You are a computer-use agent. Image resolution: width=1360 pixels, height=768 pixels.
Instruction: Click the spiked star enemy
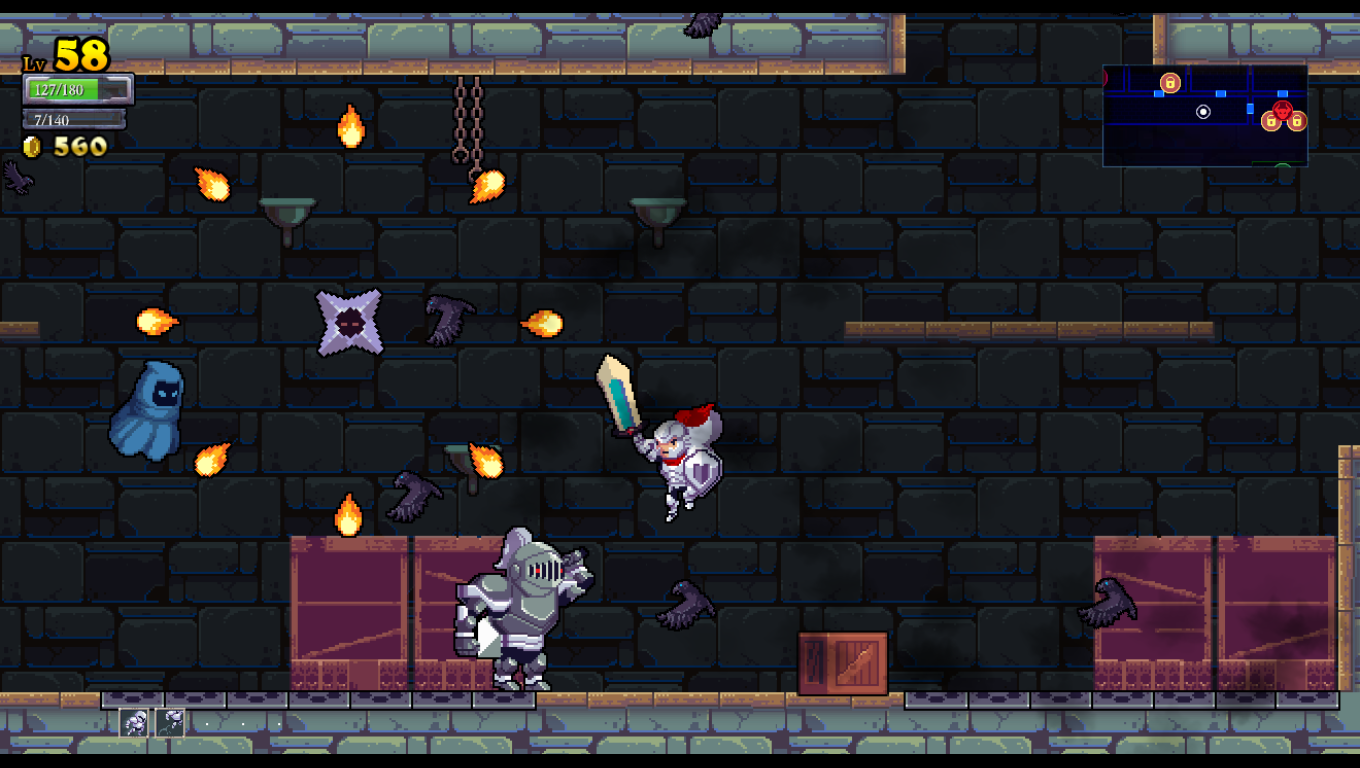(347, 323)
